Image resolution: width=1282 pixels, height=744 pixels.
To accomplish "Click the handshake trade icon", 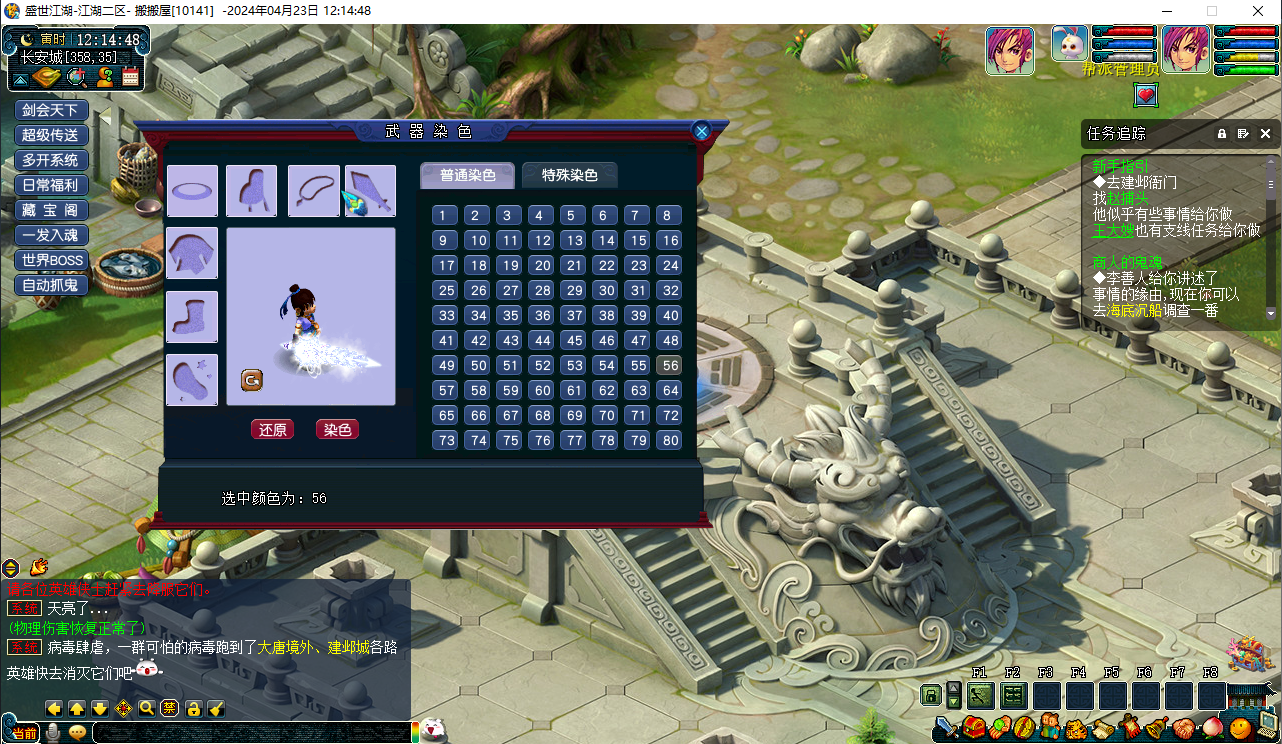I will 1184,727.
